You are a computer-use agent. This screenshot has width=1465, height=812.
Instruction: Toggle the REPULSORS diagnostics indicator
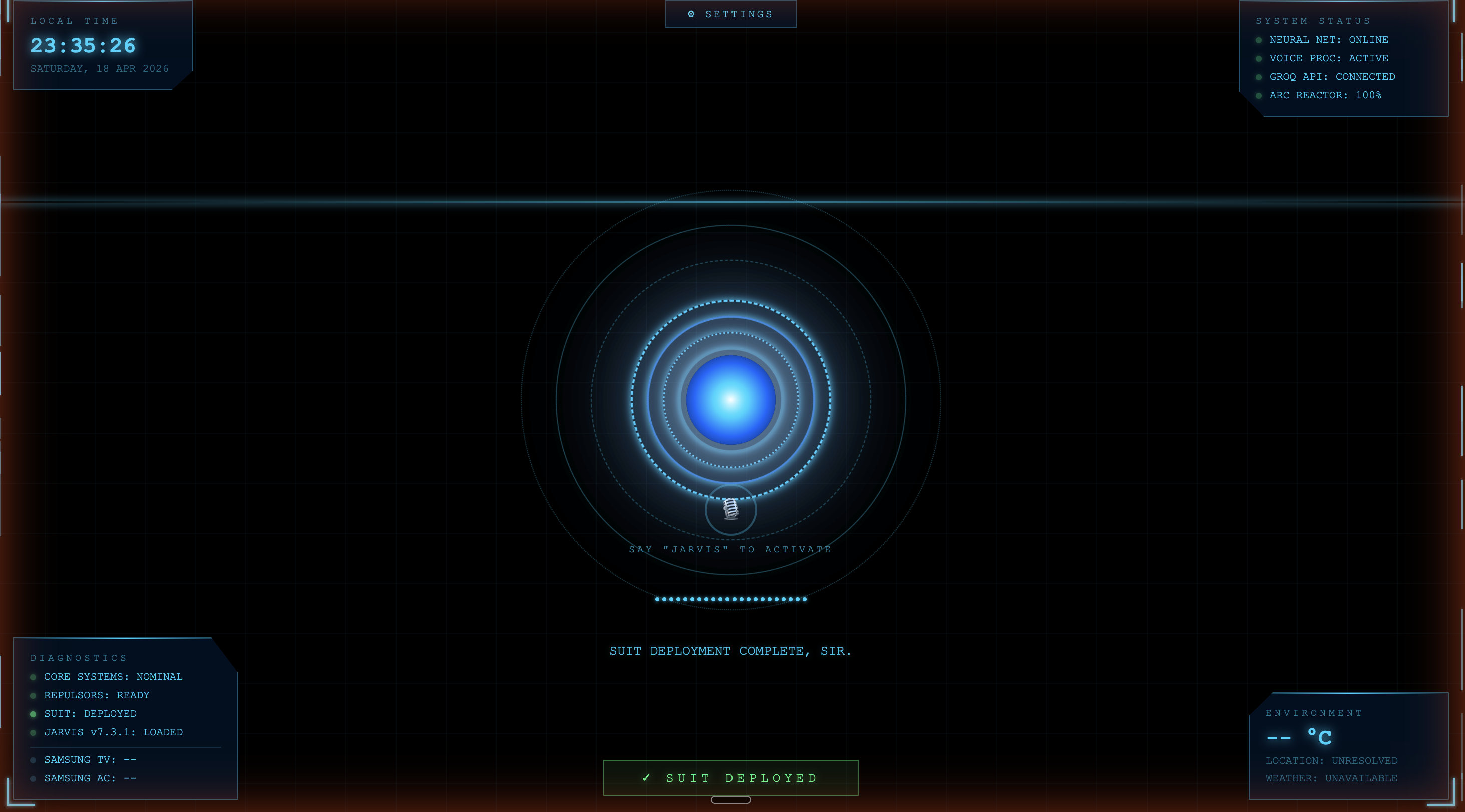(33, 695)
